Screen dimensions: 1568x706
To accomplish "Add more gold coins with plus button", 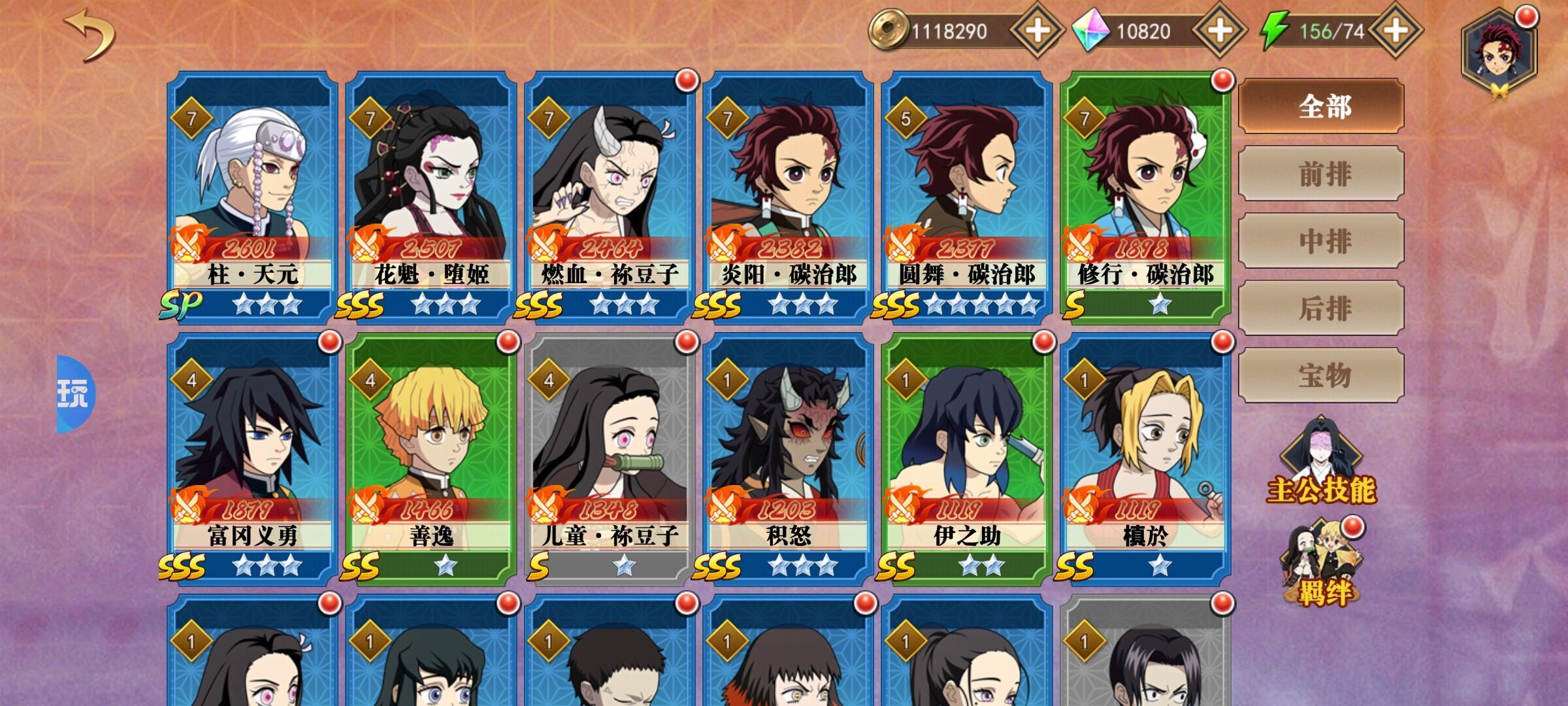I will tap(1037, 31).
